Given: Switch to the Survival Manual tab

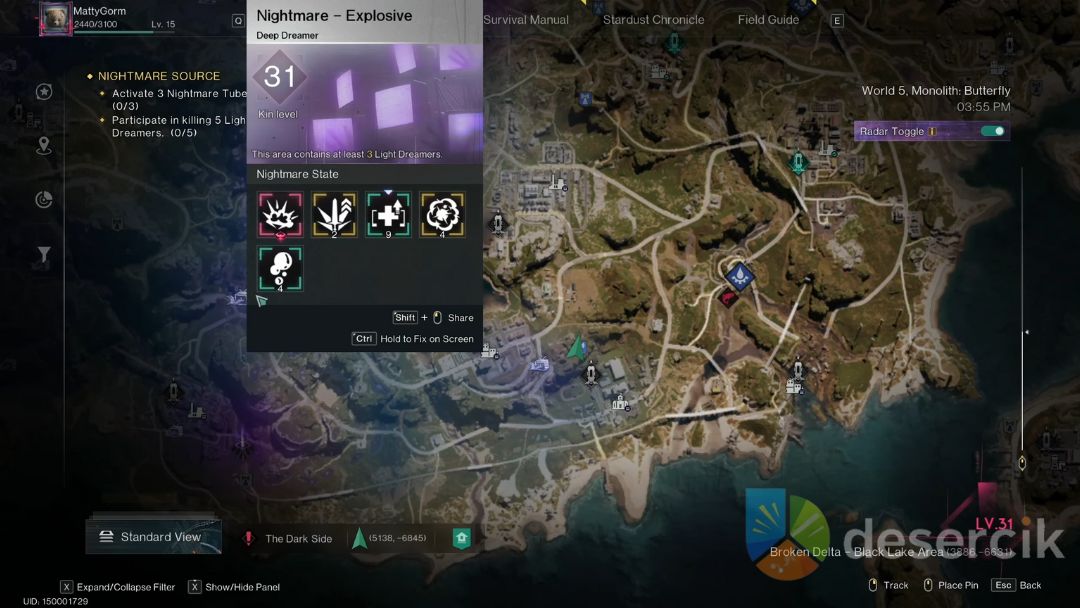Looking at the screenshot, I should pos(526,20).
